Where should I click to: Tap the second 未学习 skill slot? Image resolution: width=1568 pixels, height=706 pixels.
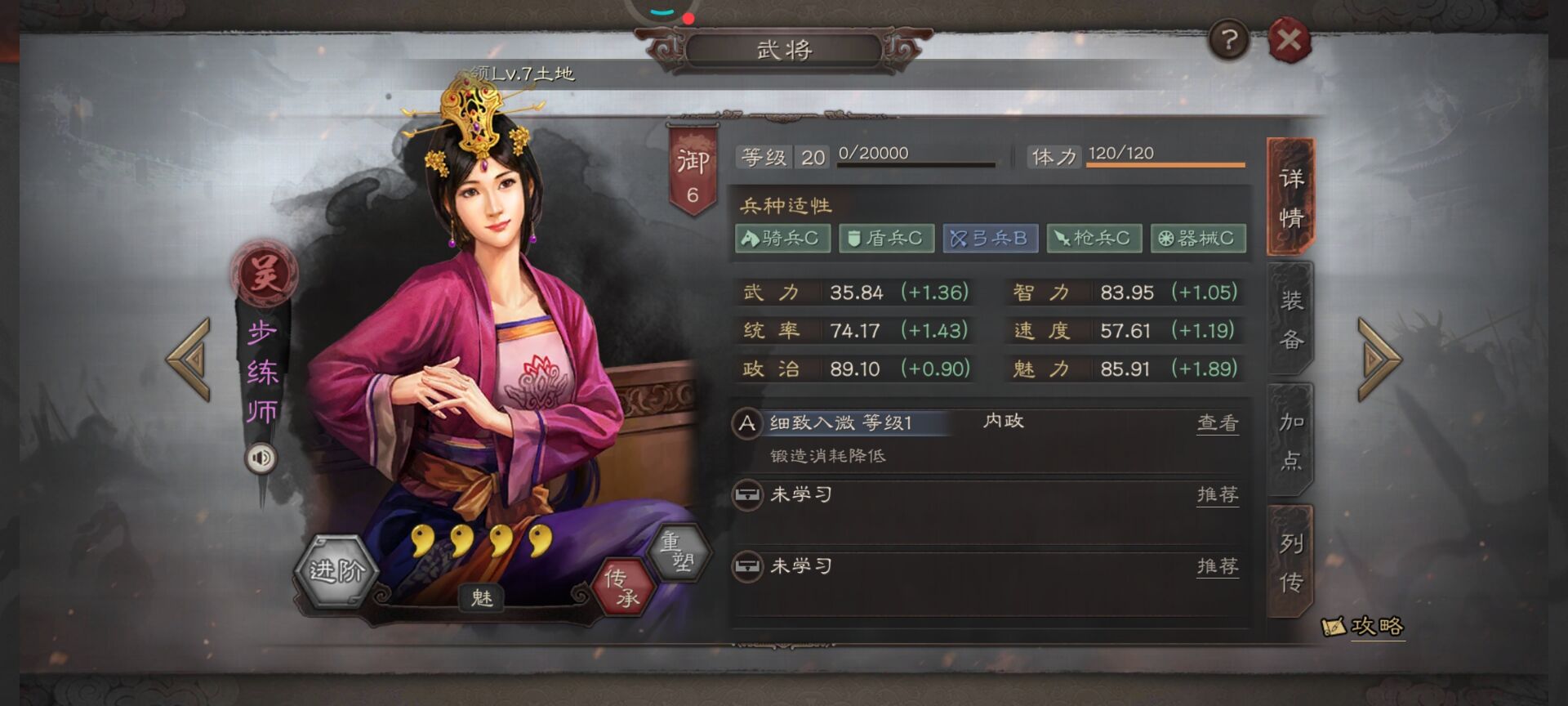coord(800,565)
